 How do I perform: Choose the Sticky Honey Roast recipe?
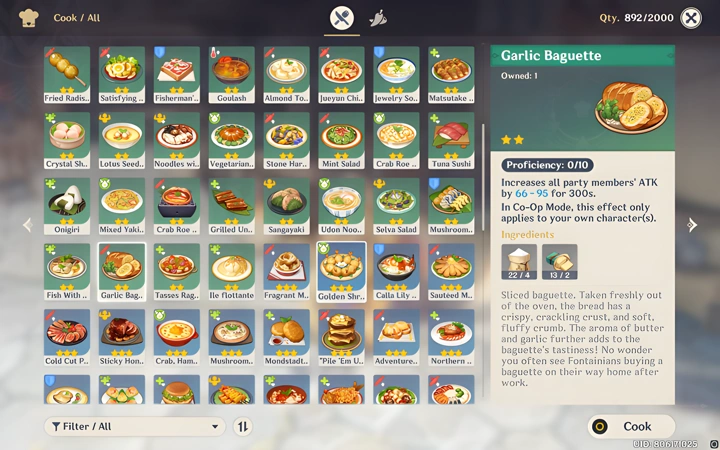coord(121,338)
